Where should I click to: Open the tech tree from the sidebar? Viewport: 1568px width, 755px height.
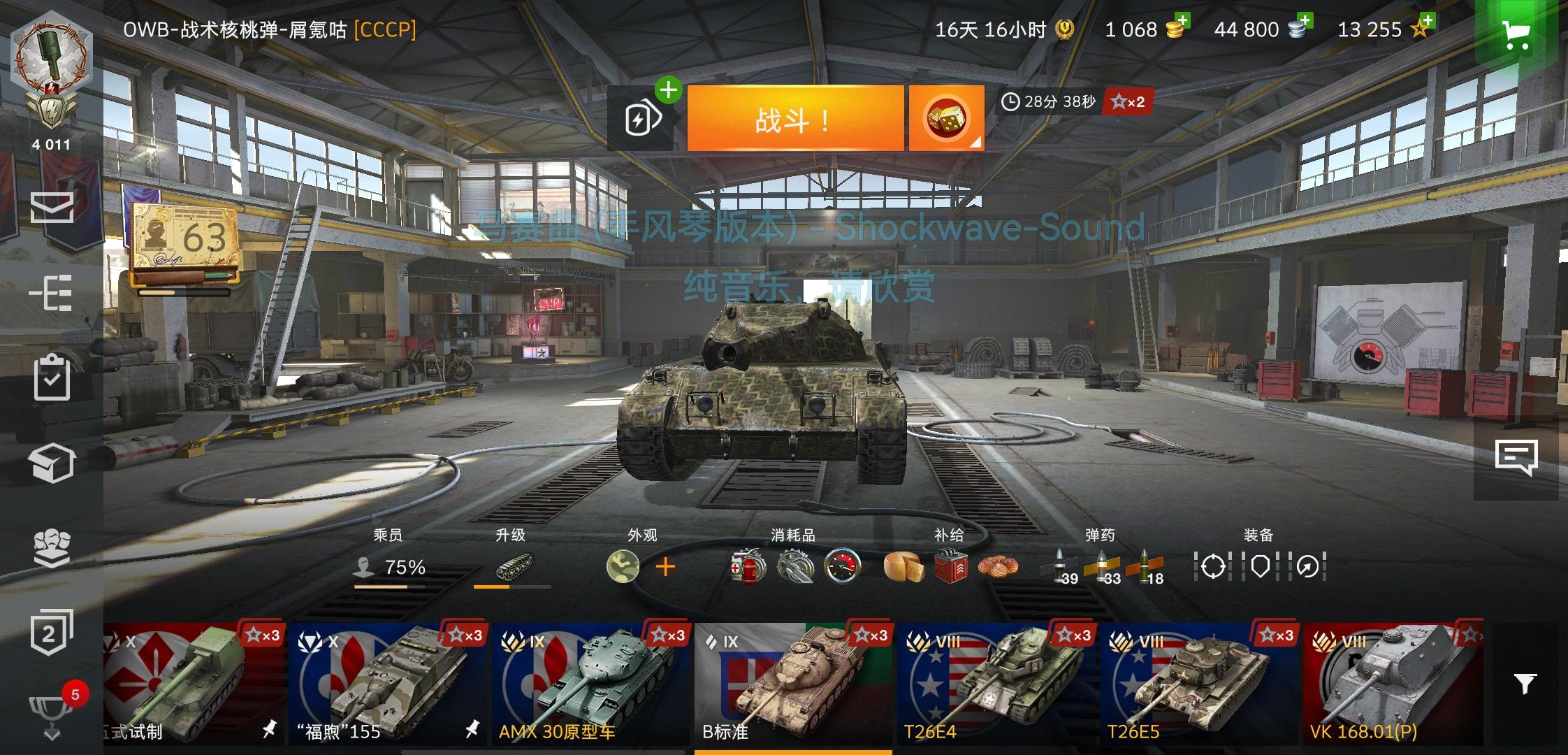point(52,294)
